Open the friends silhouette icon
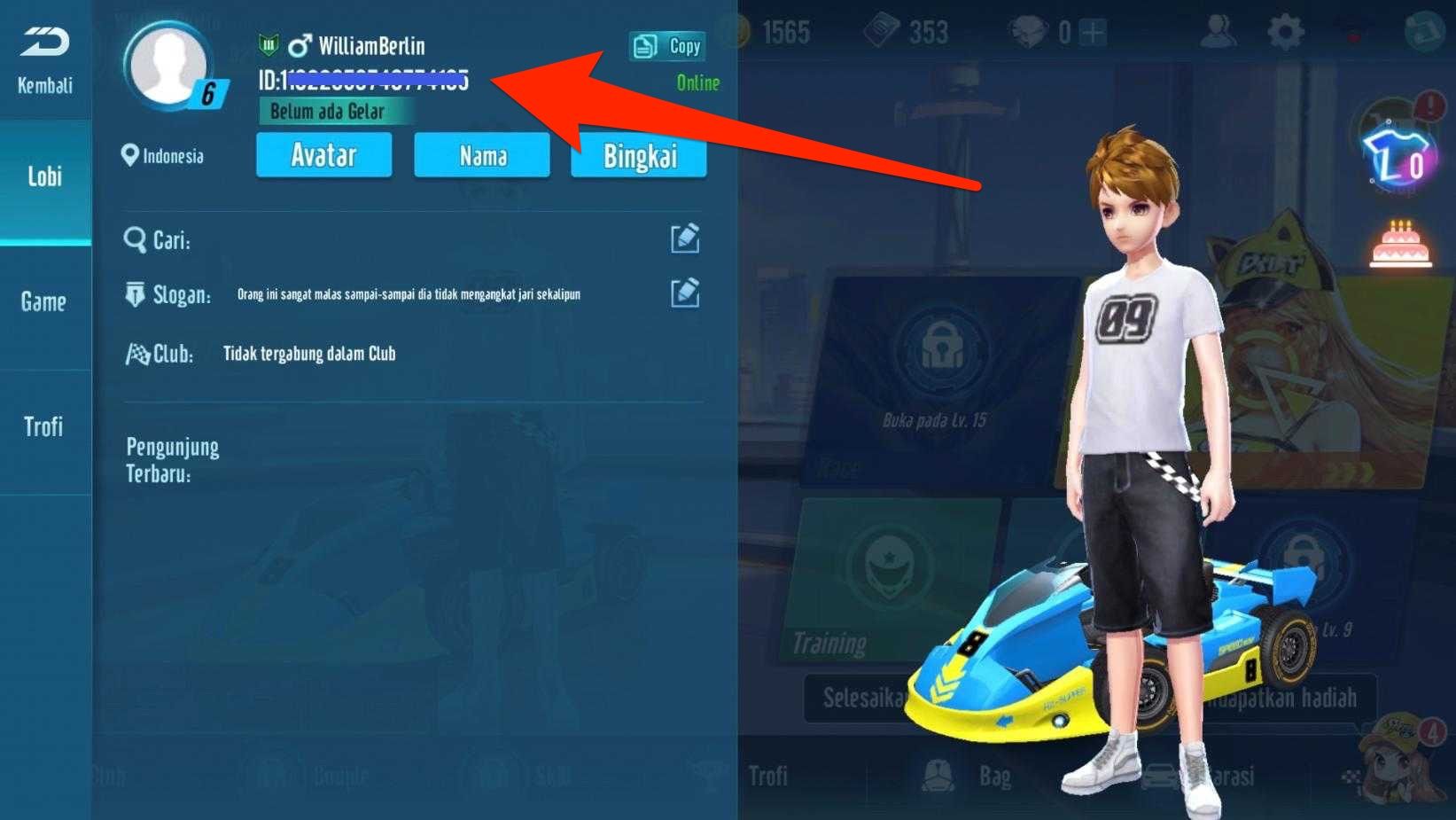This screenshot has width=1456, height=820. click(1219, 33)
